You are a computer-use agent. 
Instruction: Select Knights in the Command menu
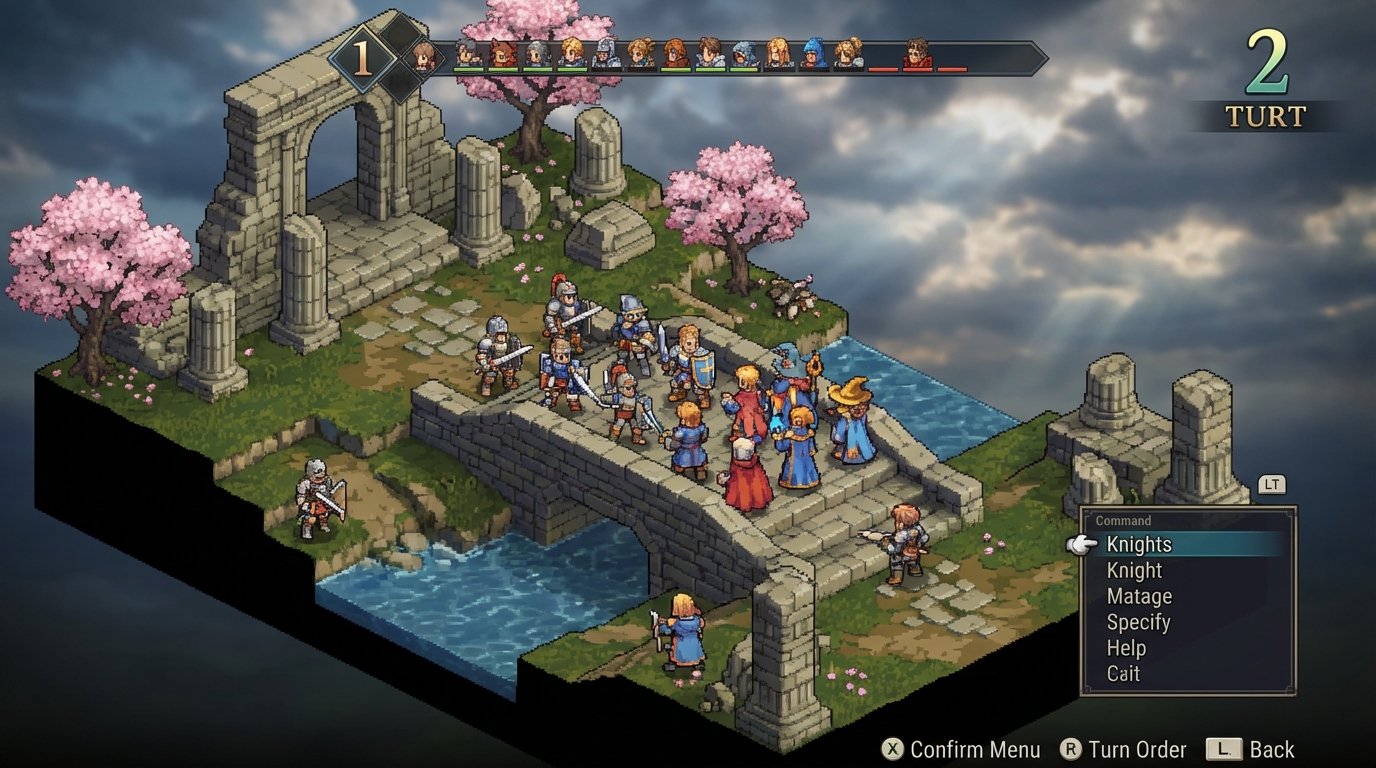pos(1138,544)
